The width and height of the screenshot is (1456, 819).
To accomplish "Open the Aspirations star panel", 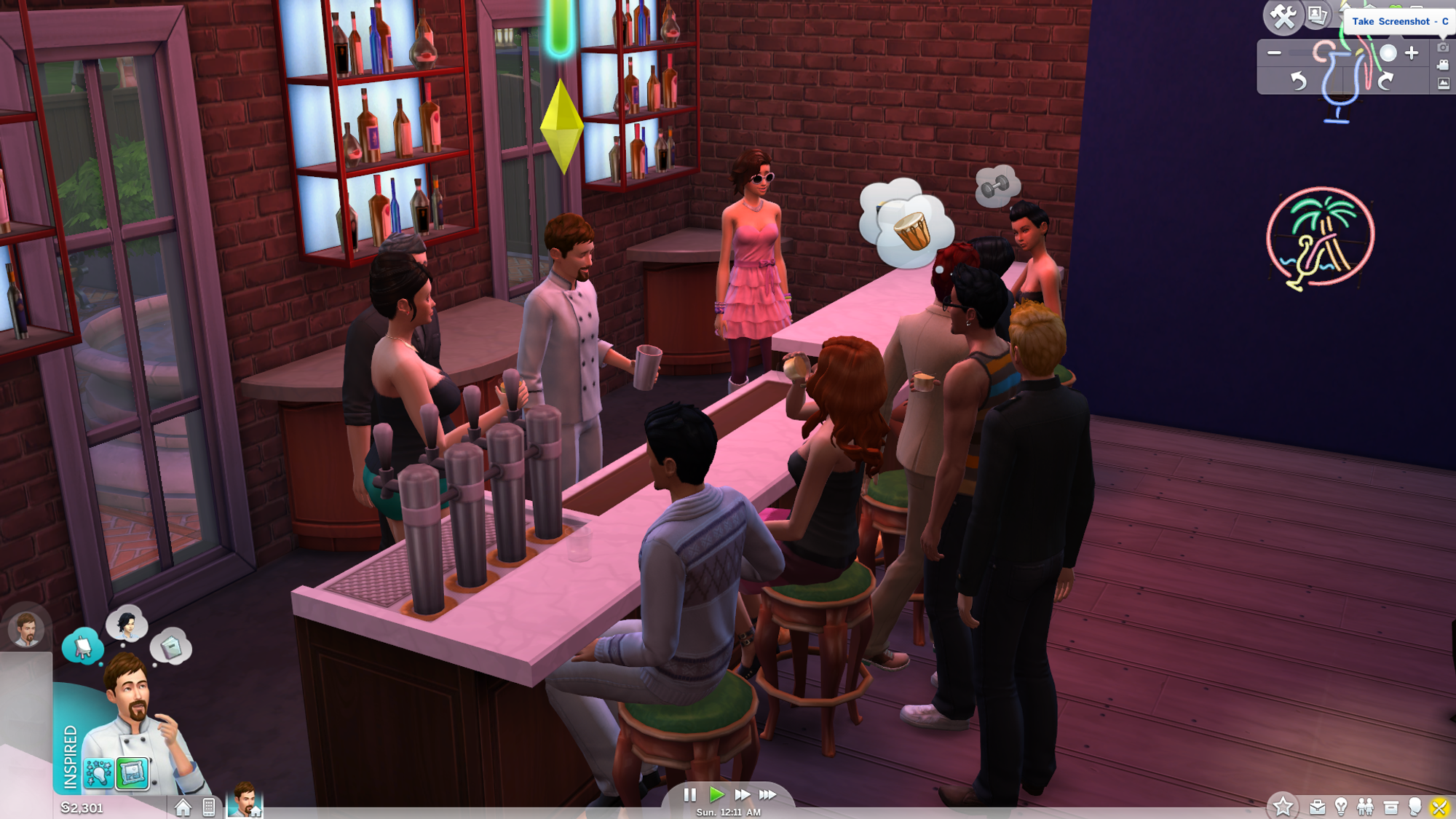I will 1283,806.
